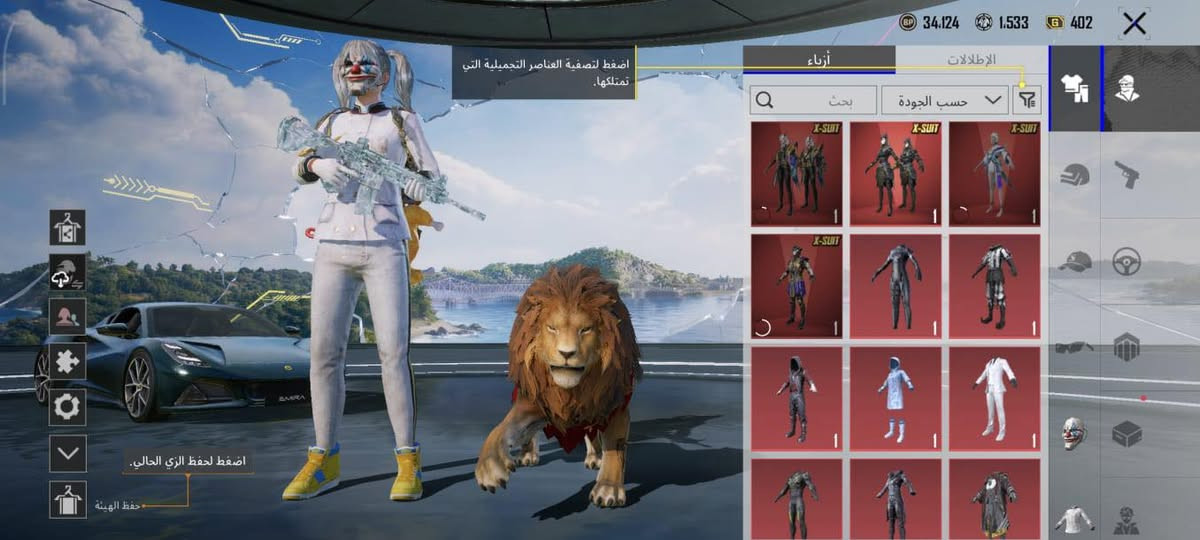Screen dimensions: 1200x540
Task: Collapse the left toolbar with the down arrow
Action: point(68,453)
